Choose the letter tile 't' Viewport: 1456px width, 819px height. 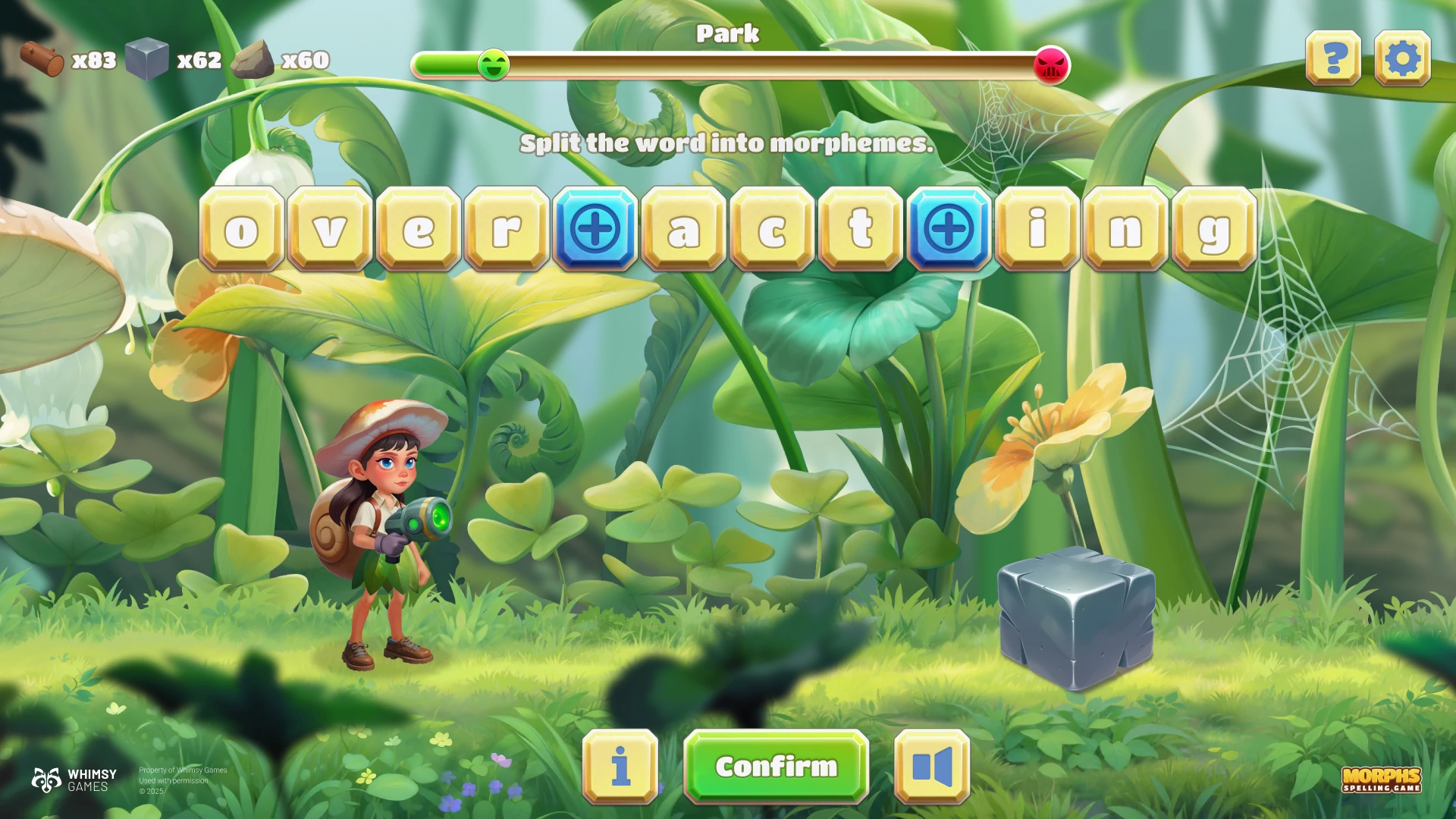[861, 228]
